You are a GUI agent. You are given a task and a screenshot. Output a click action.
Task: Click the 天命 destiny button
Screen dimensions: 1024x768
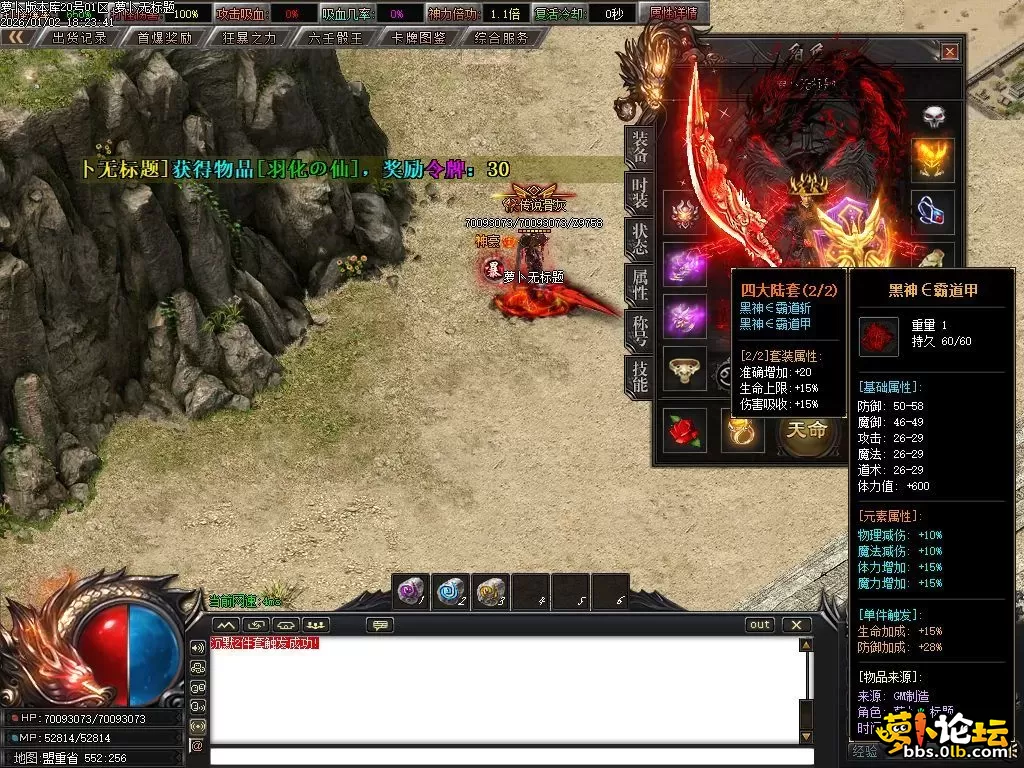(806, 430)
